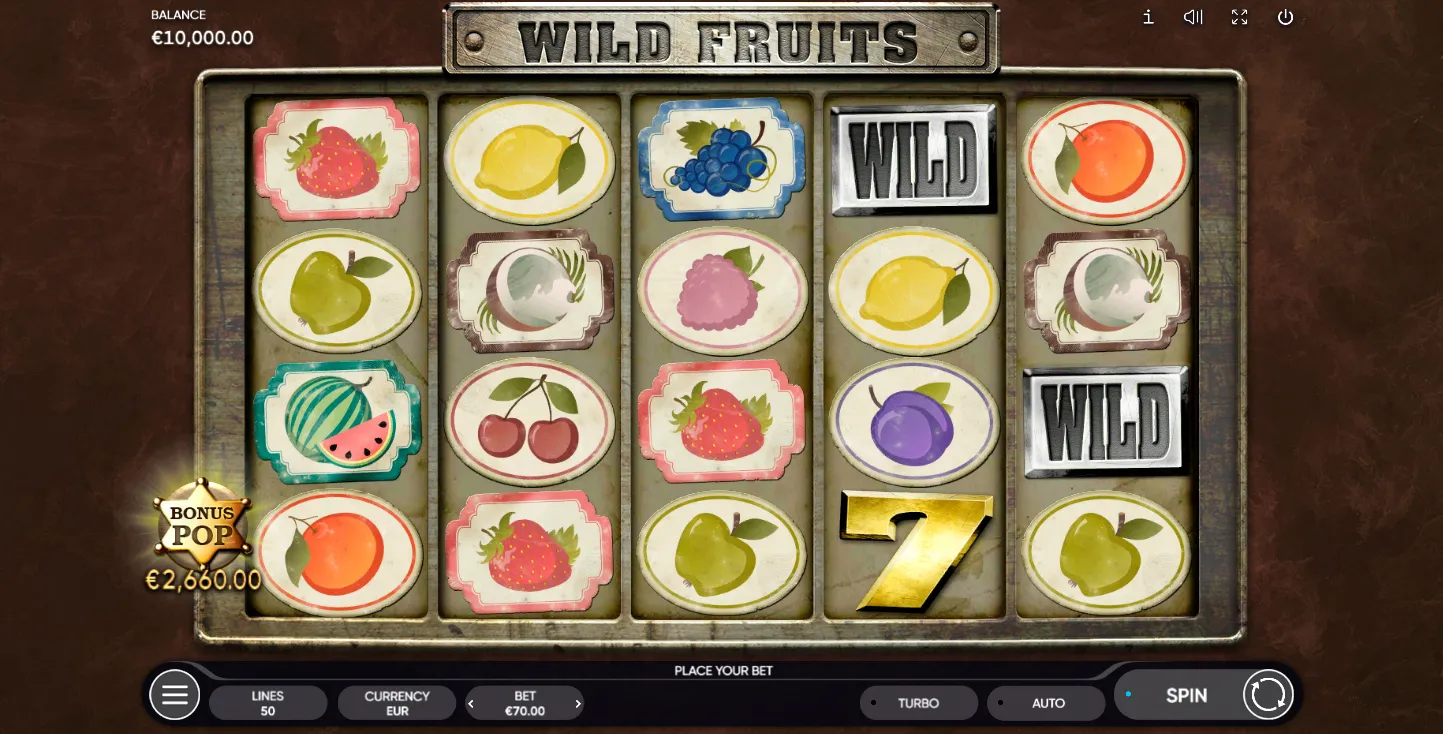
Task: Enable Auto spin
Action: tap(1046, 703)
